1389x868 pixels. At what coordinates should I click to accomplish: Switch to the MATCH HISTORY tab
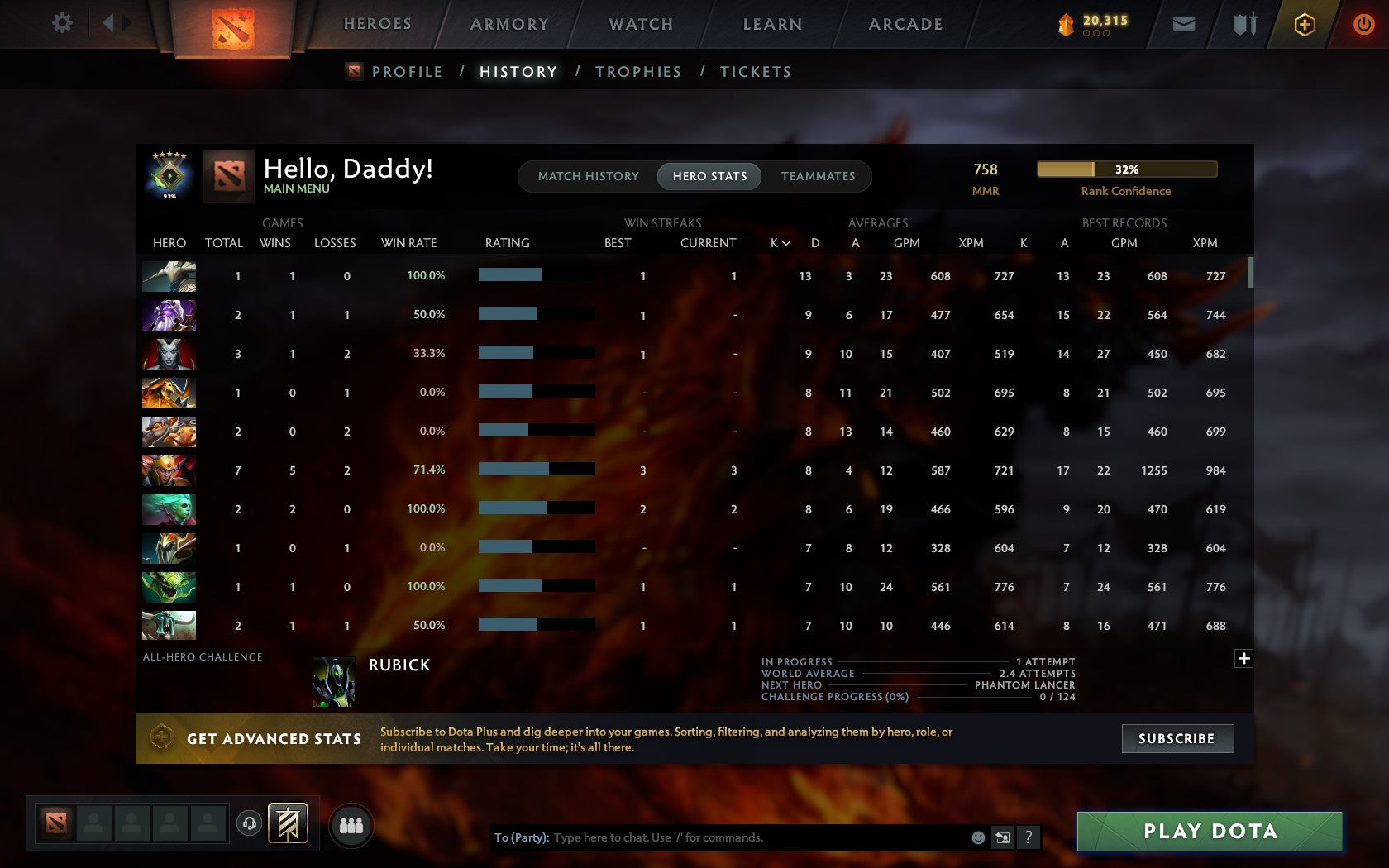(x=588, y=176)
